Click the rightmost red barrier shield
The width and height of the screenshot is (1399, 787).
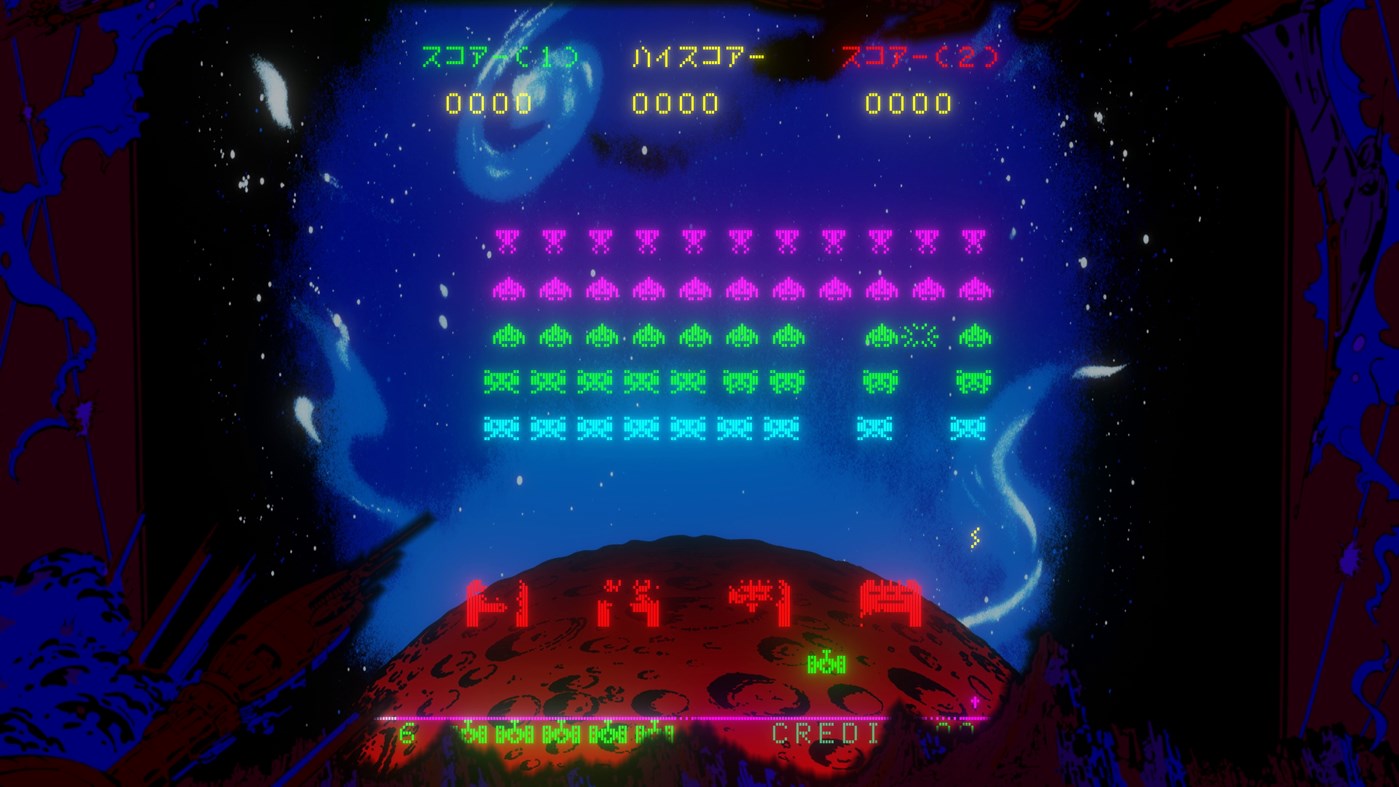tap(888, 599)
